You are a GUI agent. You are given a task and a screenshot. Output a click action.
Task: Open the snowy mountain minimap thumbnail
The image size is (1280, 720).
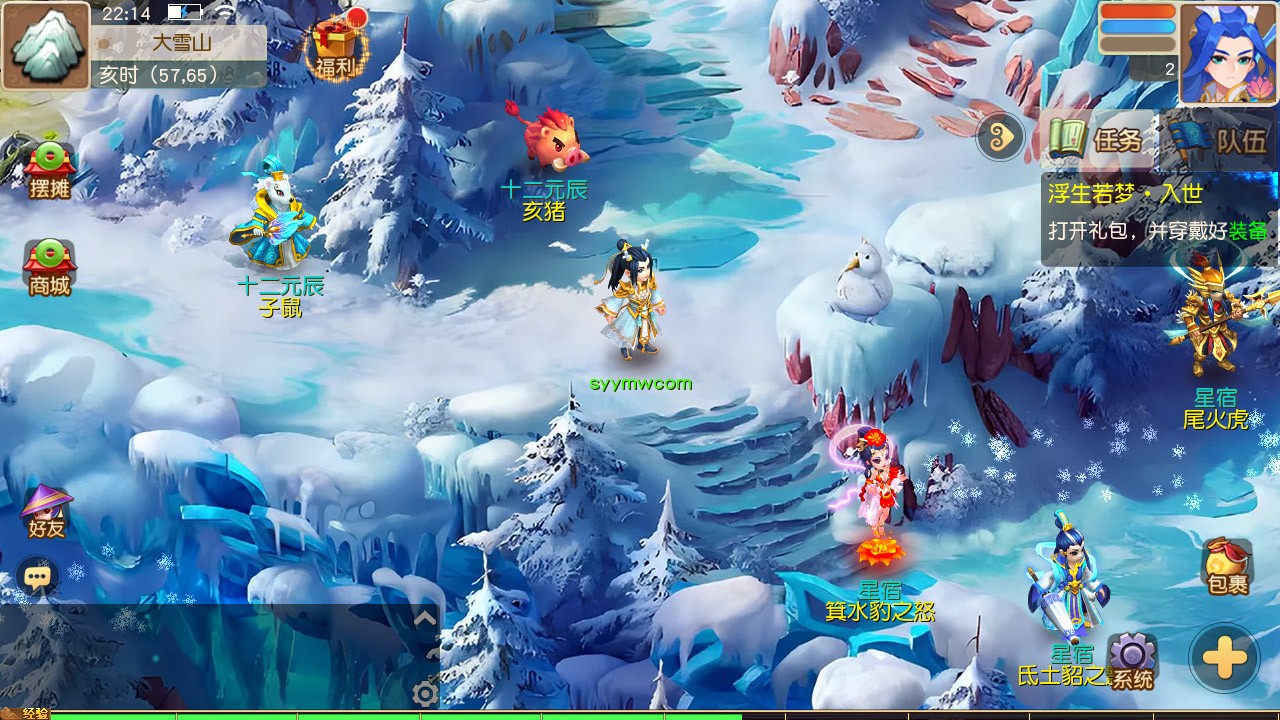[46, 46]
